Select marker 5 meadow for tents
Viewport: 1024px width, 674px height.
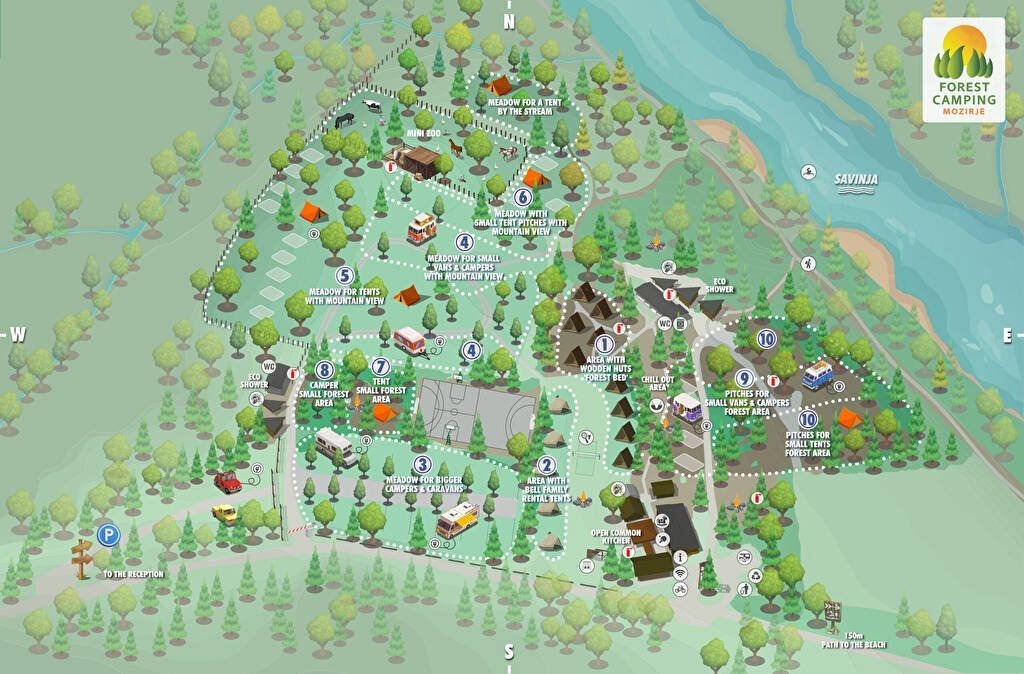(x=345, y=277)
